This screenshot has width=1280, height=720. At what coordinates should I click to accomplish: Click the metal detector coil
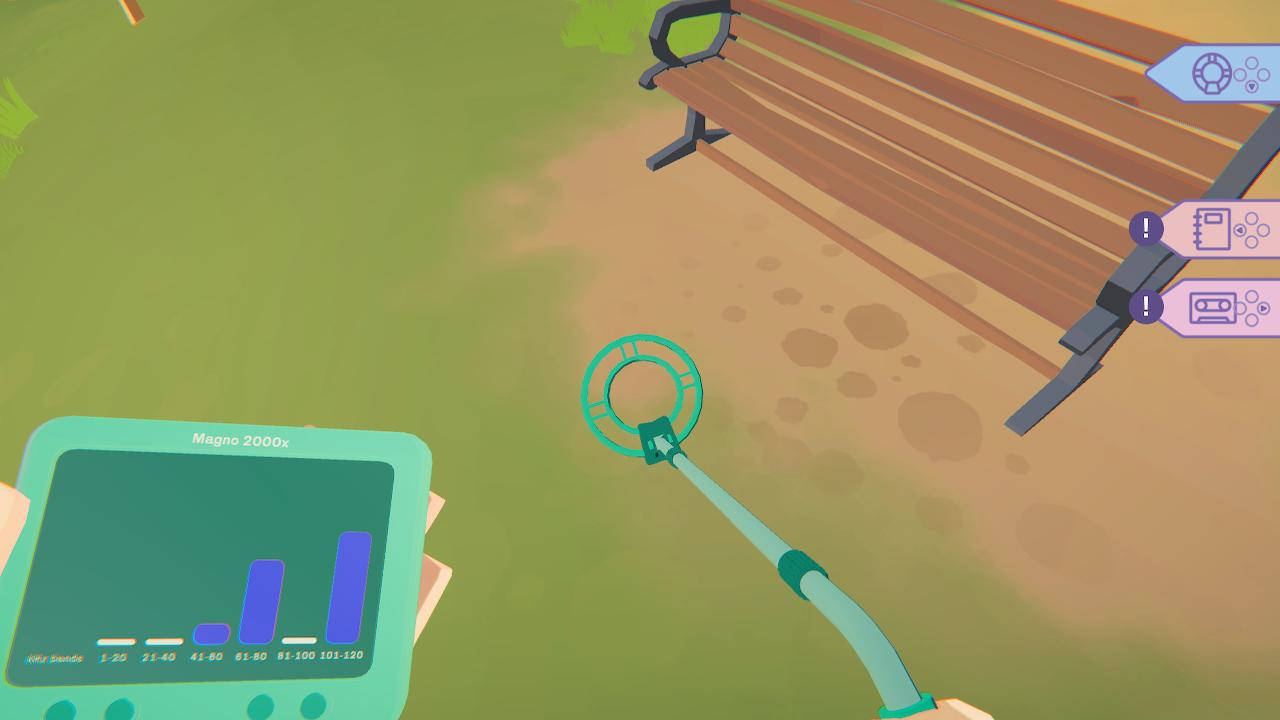644,390
